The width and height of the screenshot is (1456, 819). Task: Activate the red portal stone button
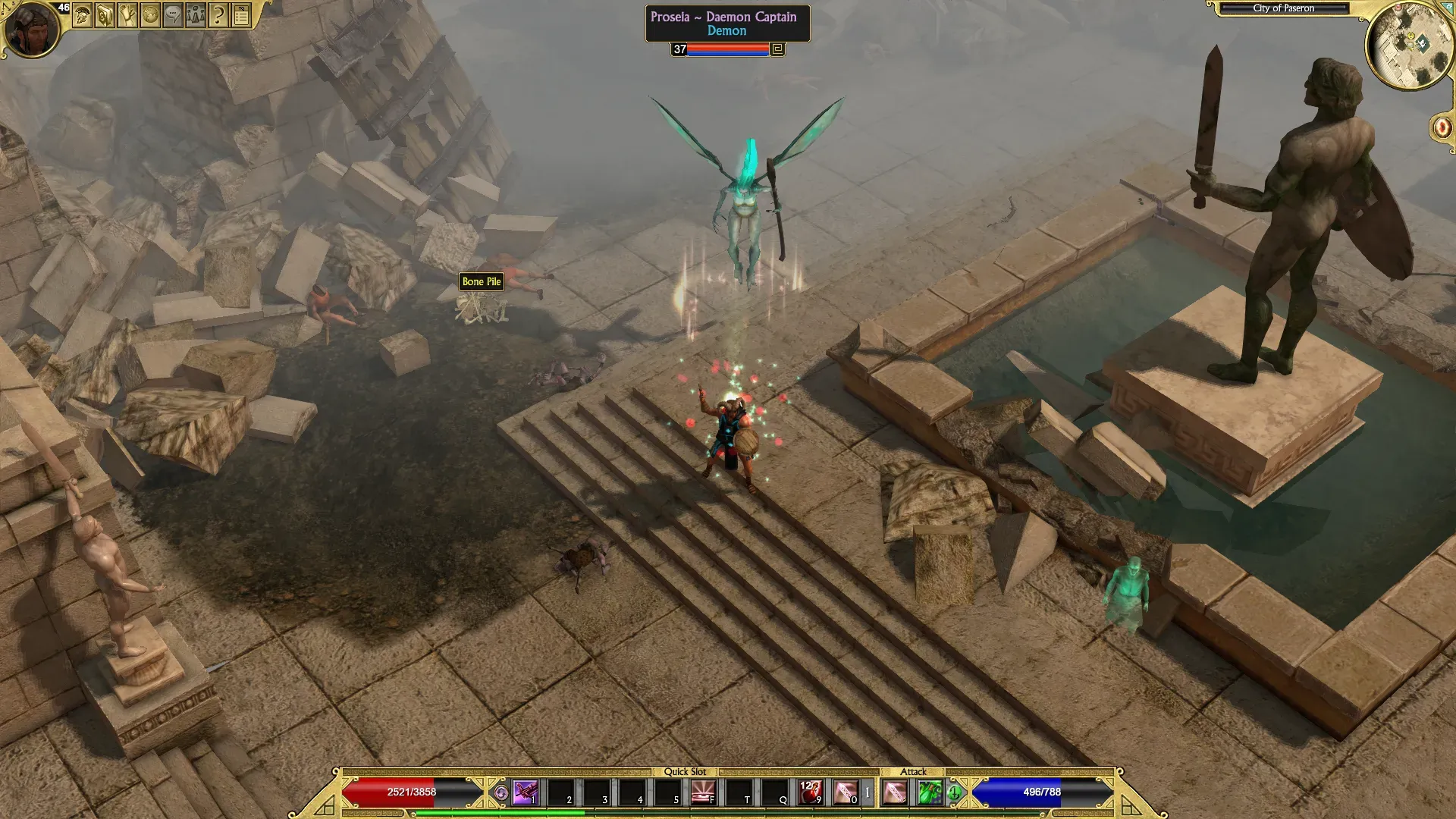(x=1441, y=127)
